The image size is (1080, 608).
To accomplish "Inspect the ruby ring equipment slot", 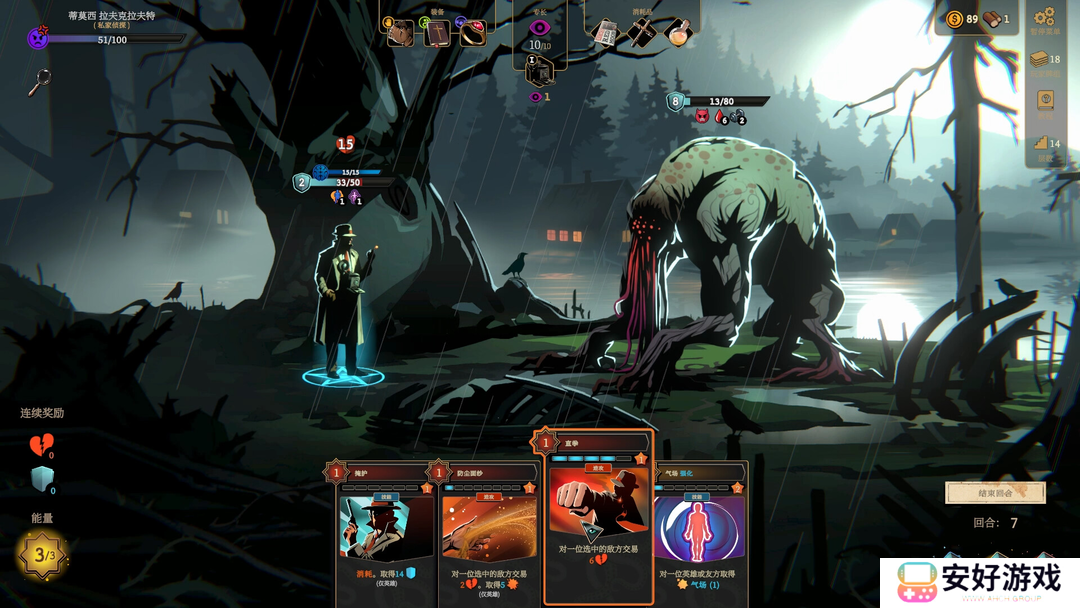I will (x=472, y=33).
